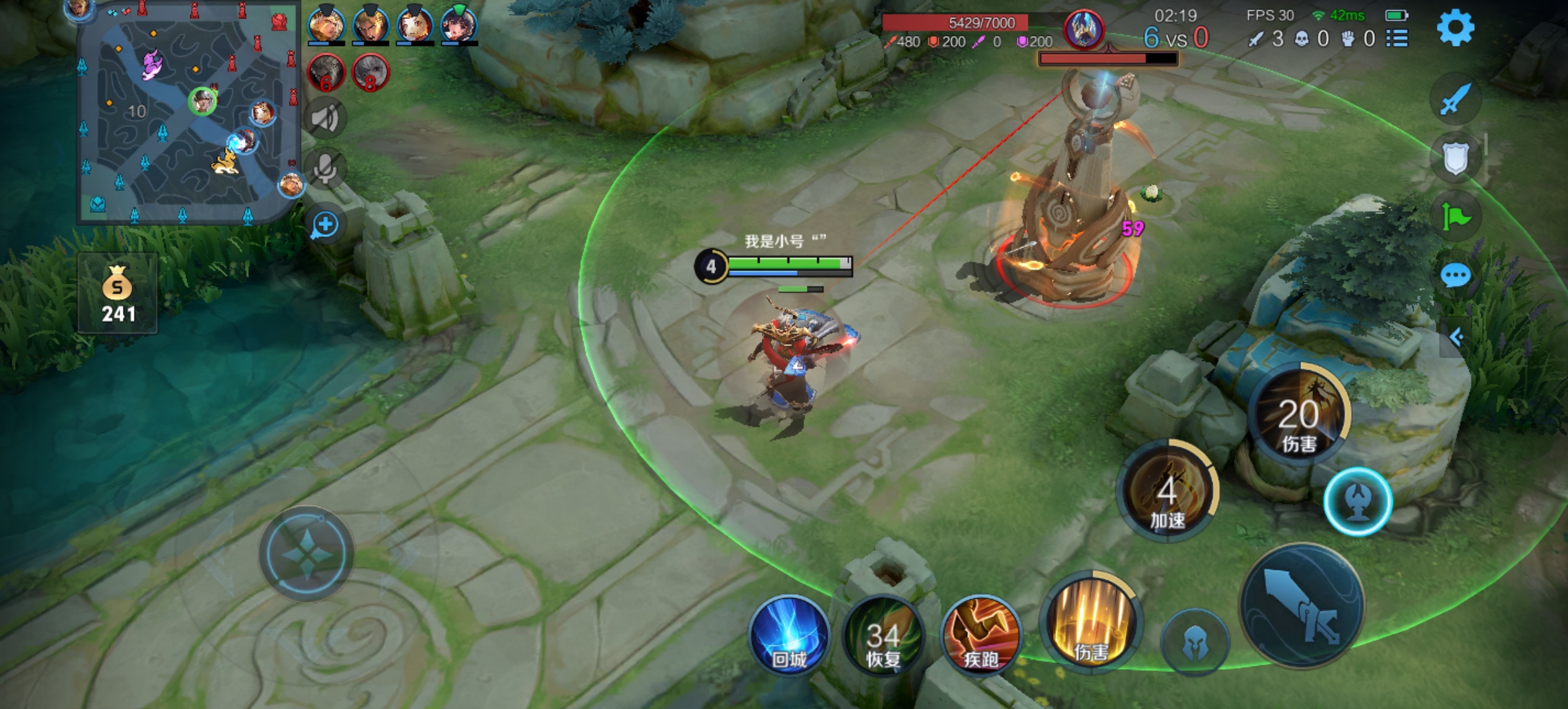Send the green flag gather signal
1568x709 pixels.
pyautogui.click(x=1455, y=217)
